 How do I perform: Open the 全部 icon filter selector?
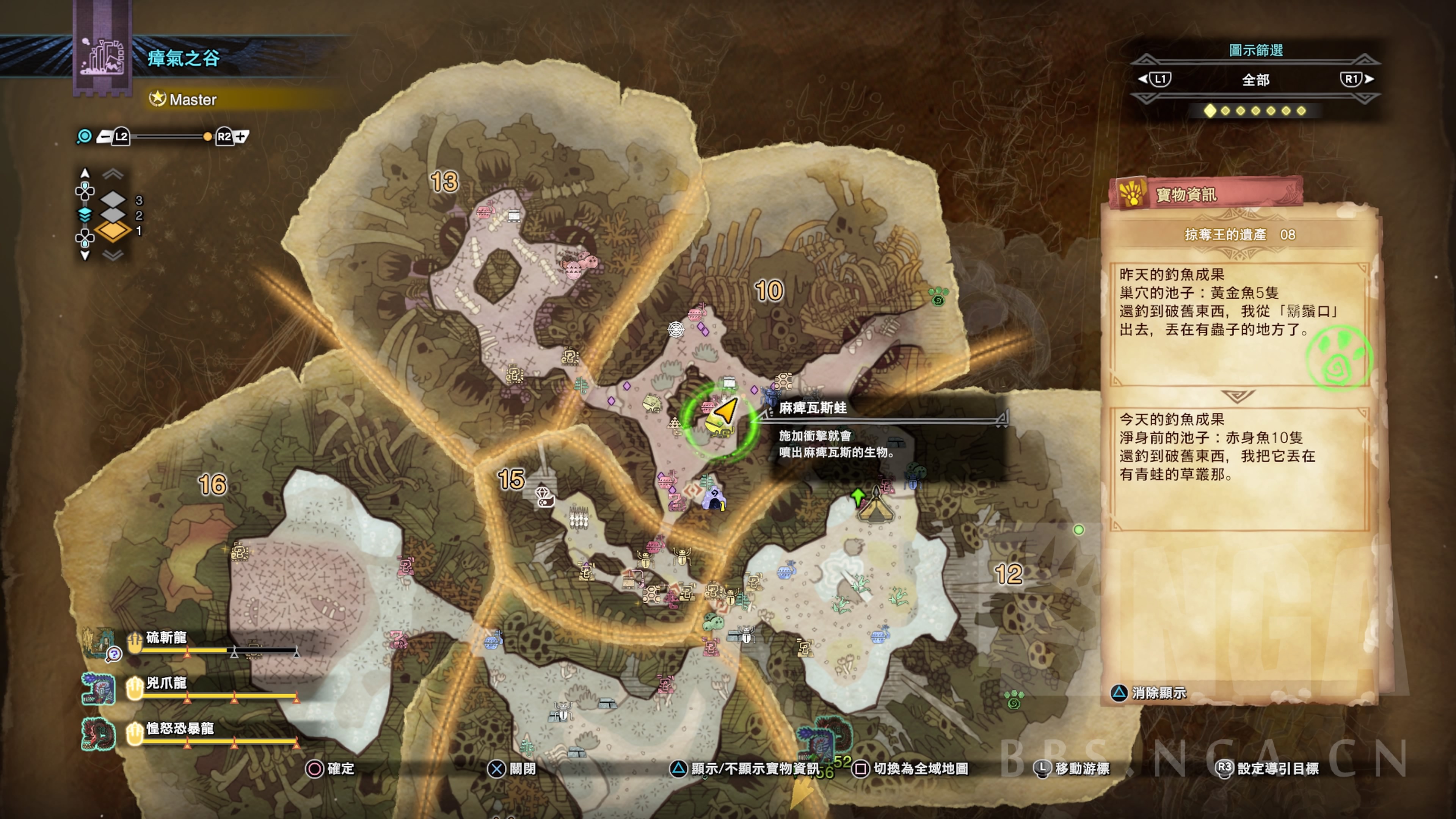pos(1255,80)
